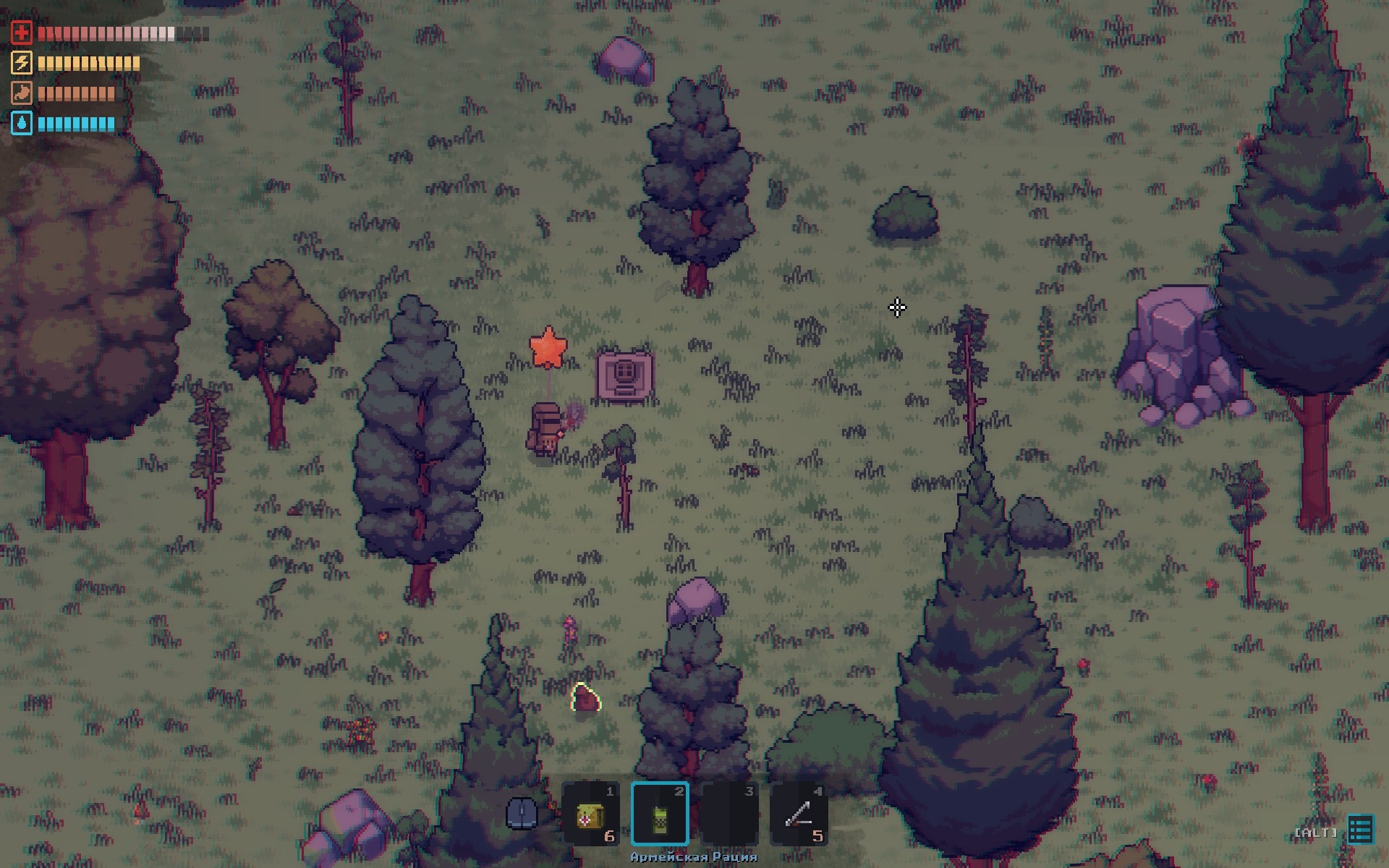Select the fishing rod in slot 4
The width and height of the screenshot is (1389, 868).
pos(799,814)
